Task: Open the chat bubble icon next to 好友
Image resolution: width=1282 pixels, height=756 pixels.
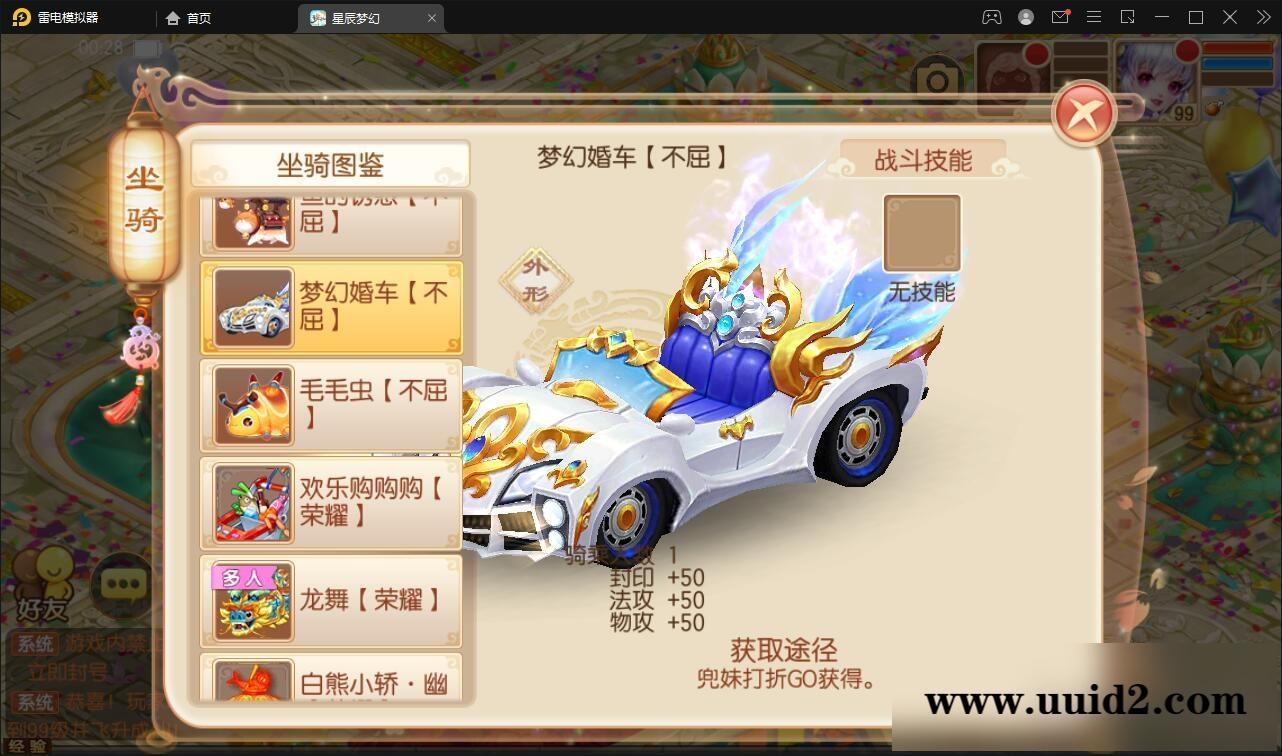Action: pyautogui.click(x=121, y=585)
